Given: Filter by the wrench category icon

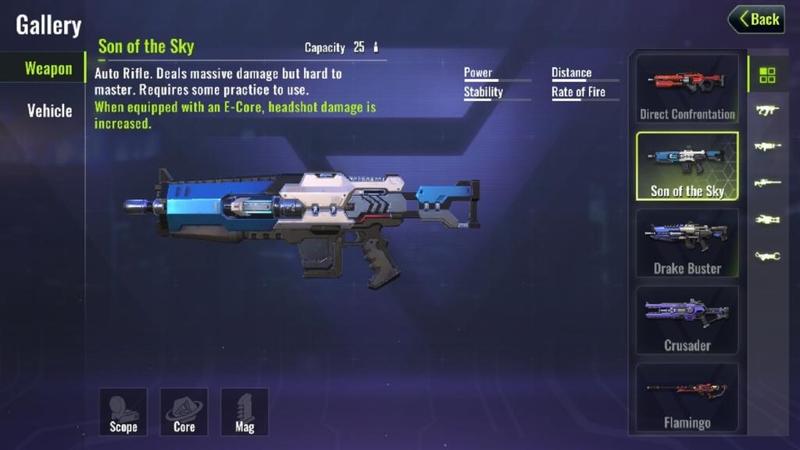Looking at the screenshot, I should point(768,256).
